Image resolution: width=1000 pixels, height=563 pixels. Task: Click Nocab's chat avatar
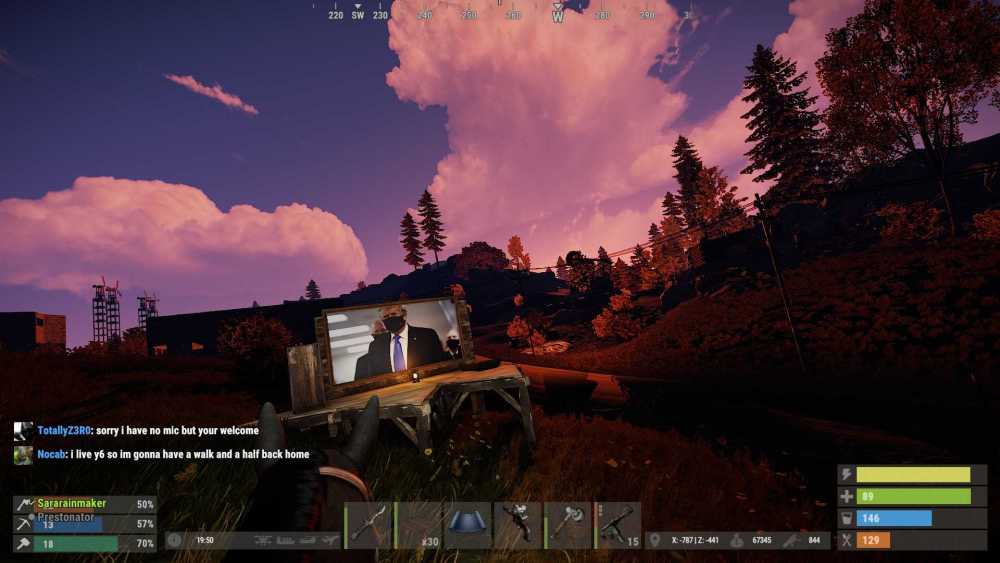[x=23, y=455]
